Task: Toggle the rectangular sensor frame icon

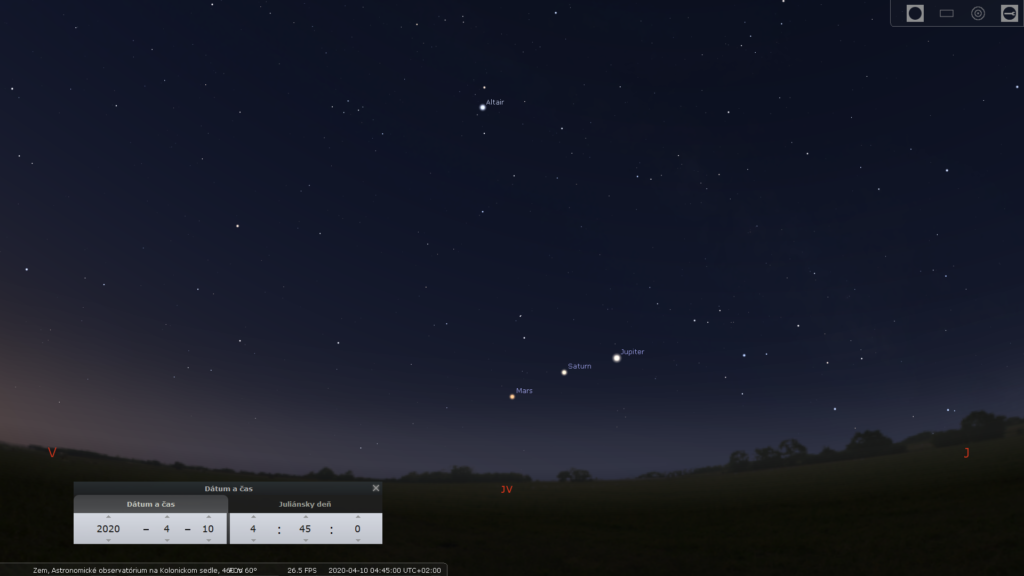Action: (x=947, y=13)
